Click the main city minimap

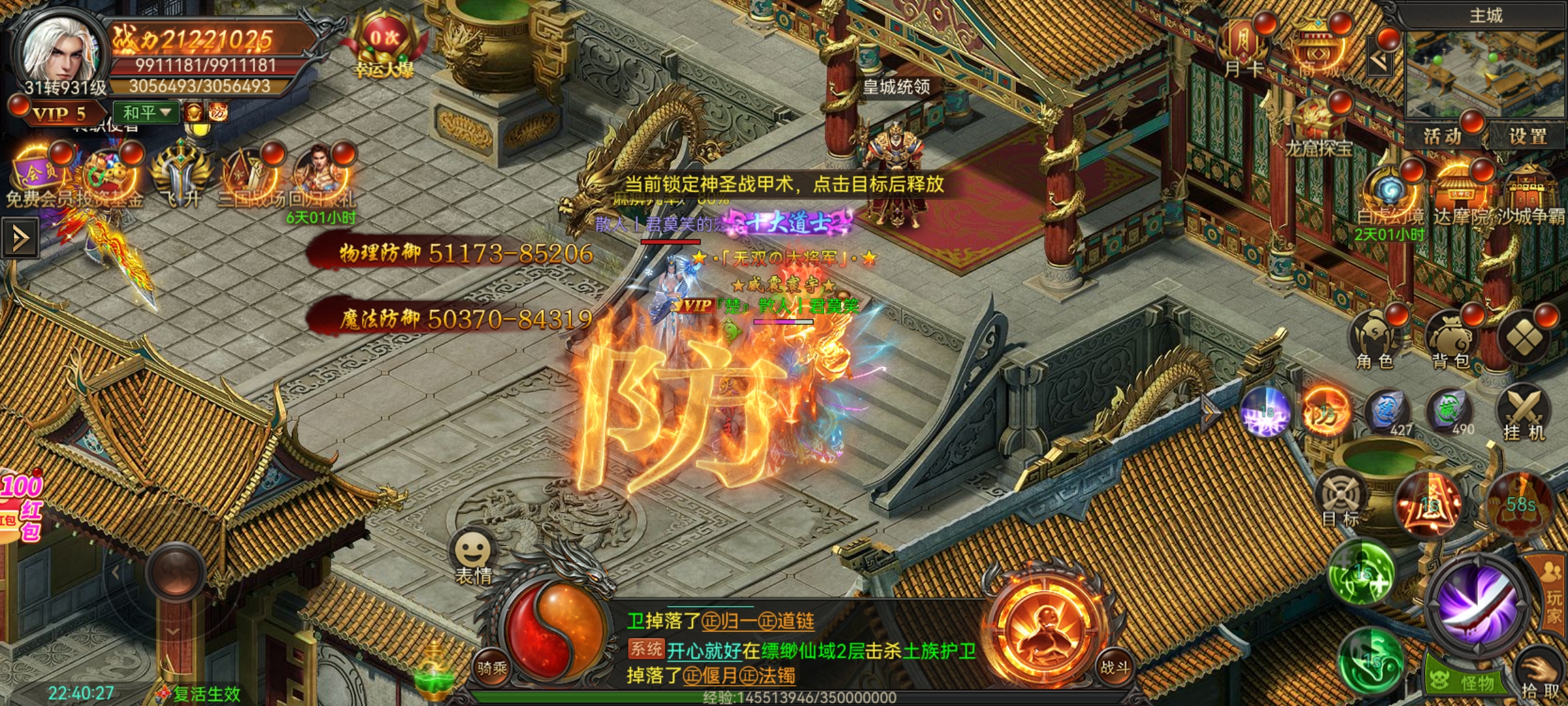tap(1484, 72)
